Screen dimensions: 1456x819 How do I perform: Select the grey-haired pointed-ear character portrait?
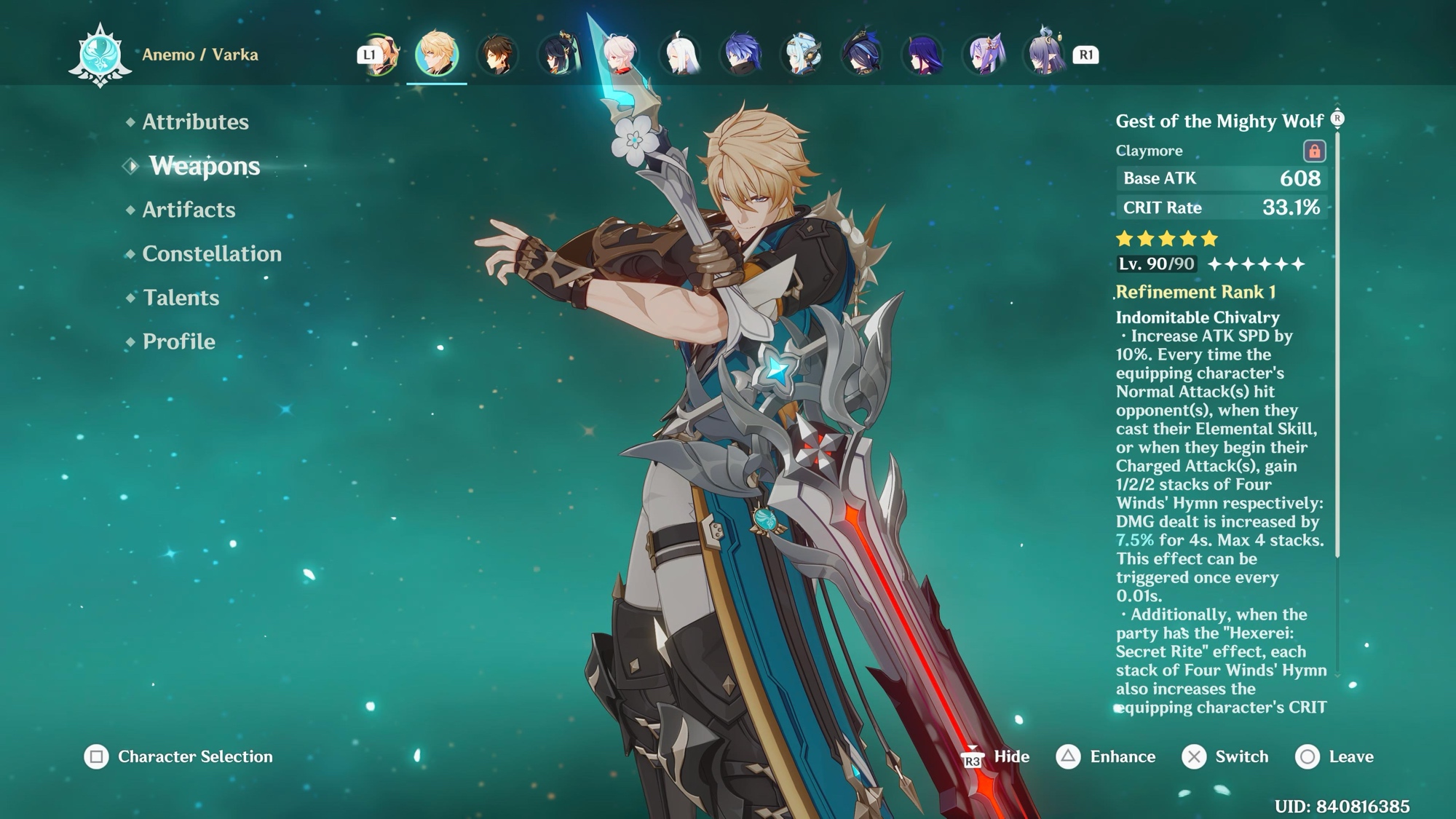tap(1045, 55)
